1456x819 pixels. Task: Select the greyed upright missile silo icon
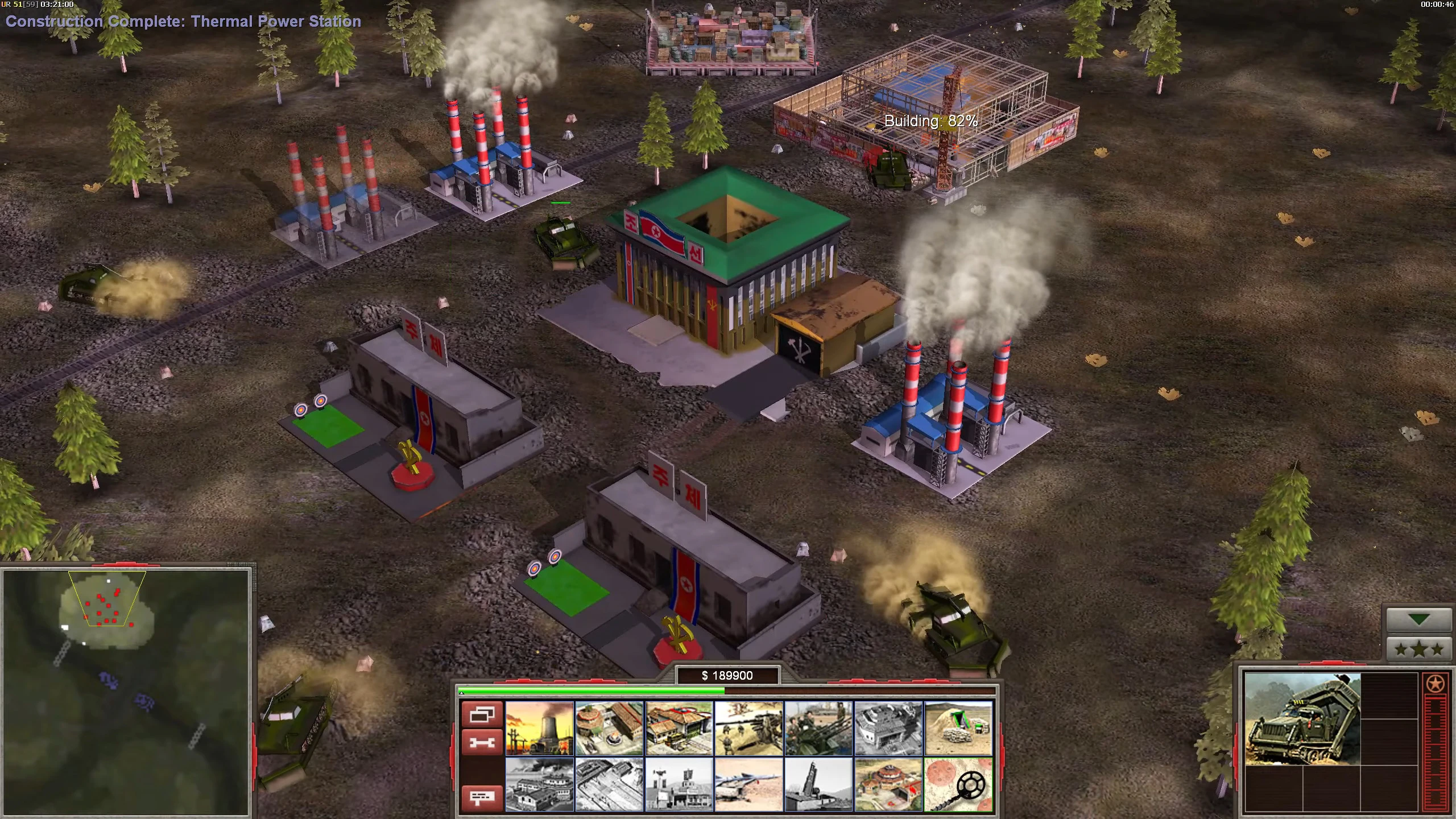818,784
